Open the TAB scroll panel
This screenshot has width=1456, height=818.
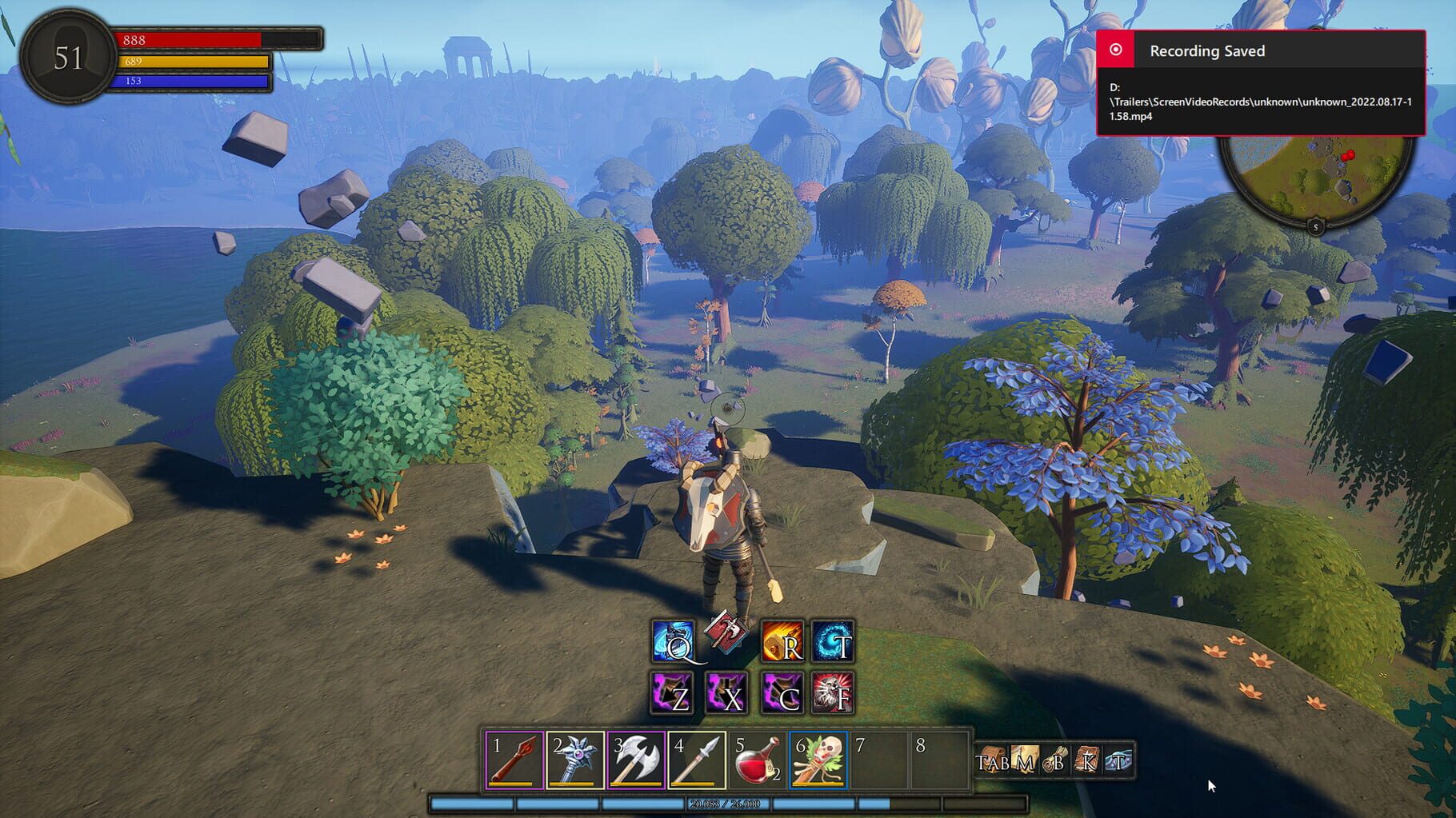pyautogui.click(x=990, y=761)
